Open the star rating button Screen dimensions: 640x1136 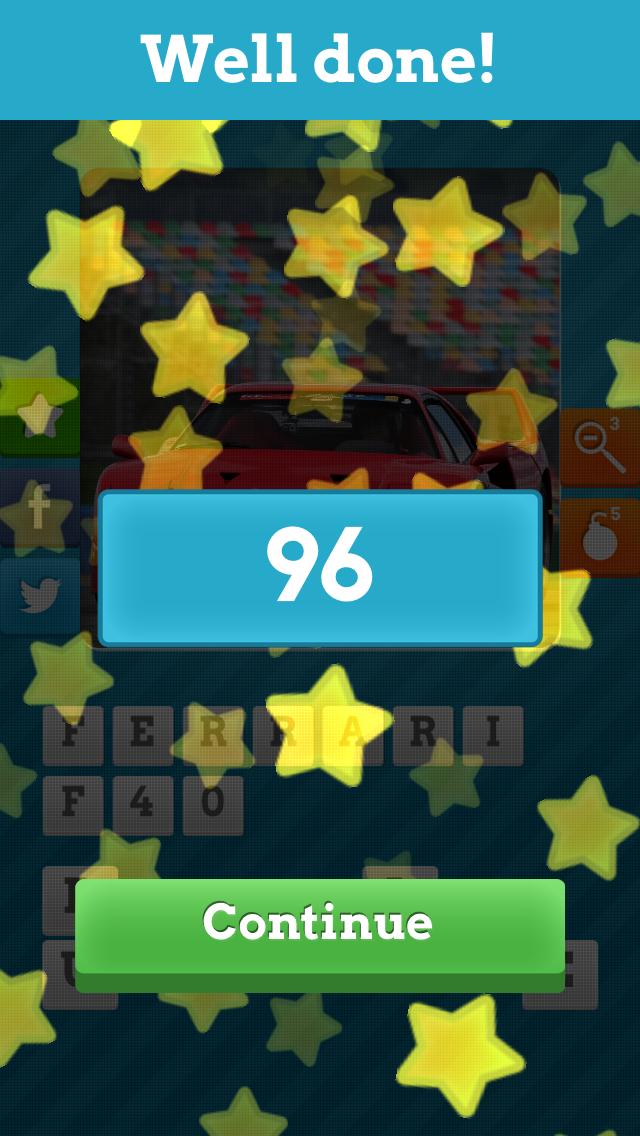pos(38,413)
